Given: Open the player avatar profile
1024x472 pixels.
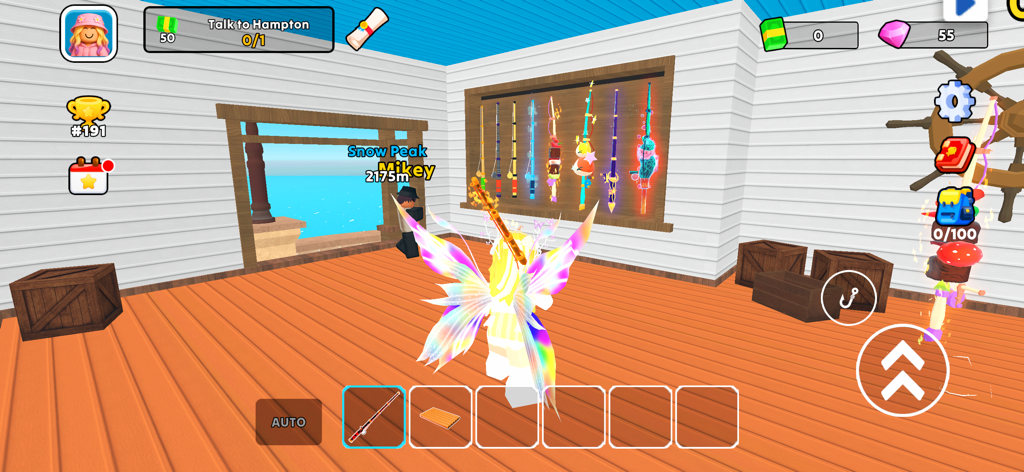Looking at the screenshot, I should (89, 33).
